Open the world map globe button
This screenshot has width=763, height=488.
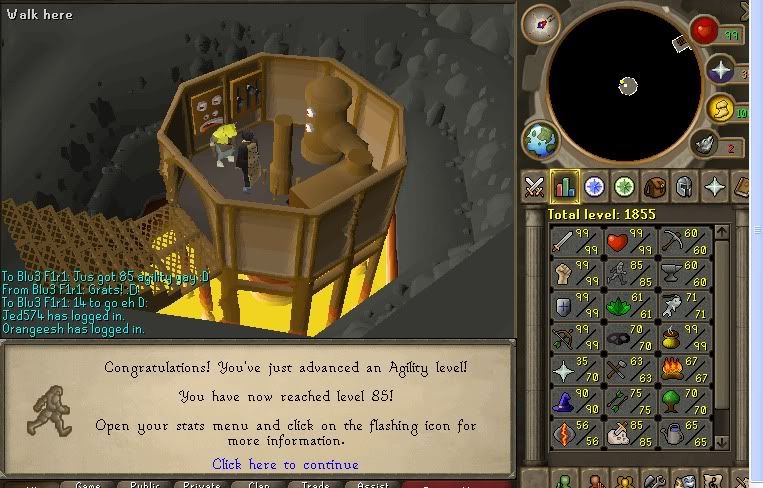tap(541, 140)
